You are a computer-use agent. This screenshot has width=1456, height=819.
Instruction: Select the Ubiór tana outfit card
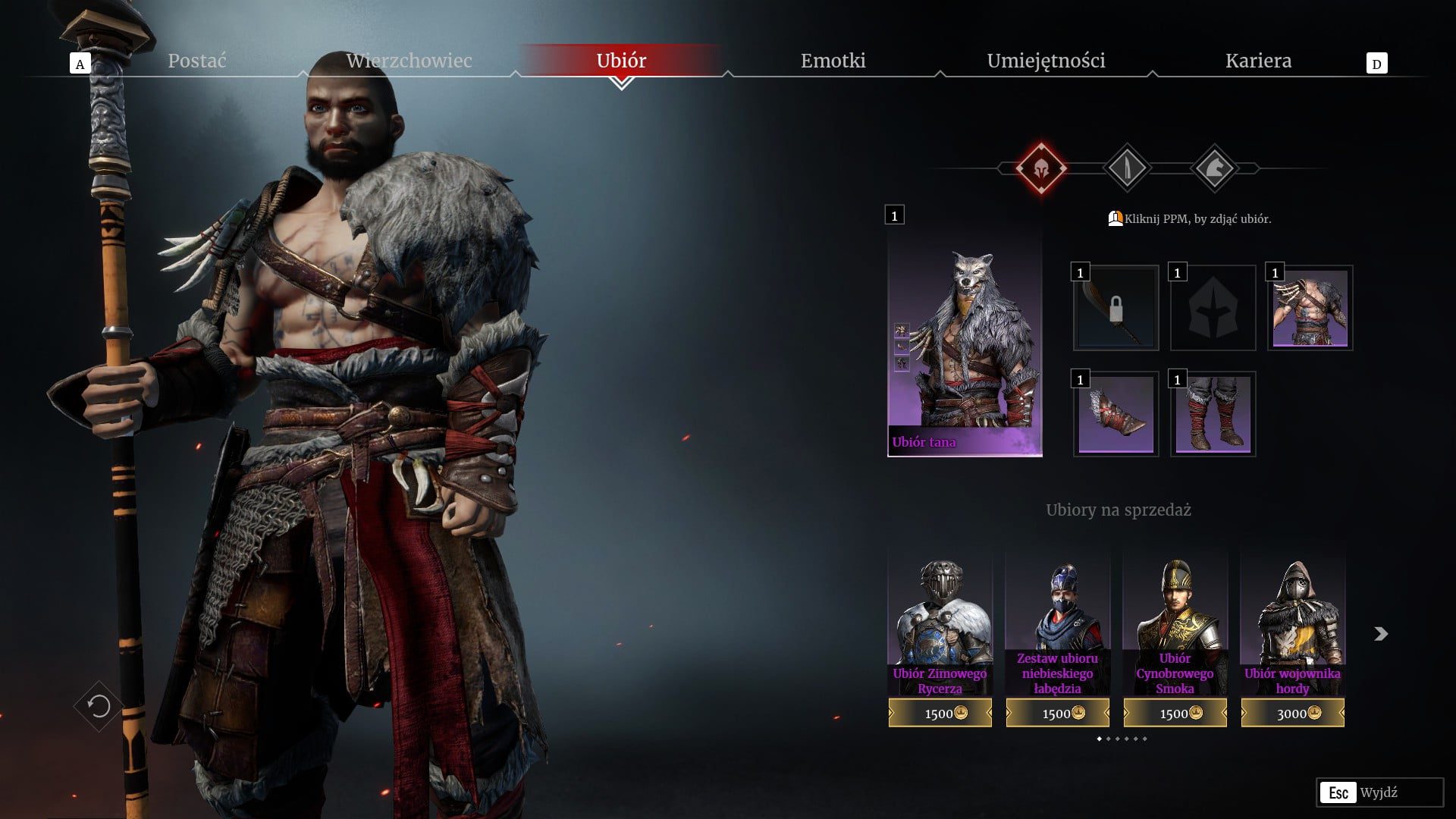pos(965,344)
